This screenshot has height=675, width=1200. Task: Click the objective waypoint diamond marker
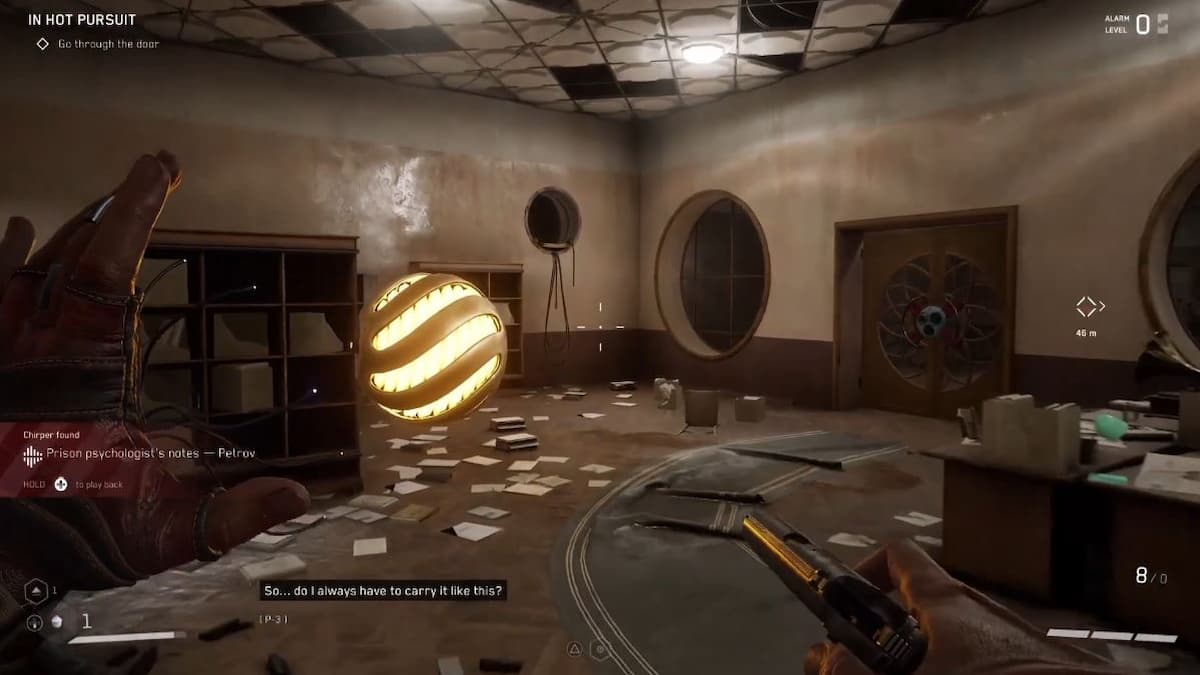[1086, 306]
